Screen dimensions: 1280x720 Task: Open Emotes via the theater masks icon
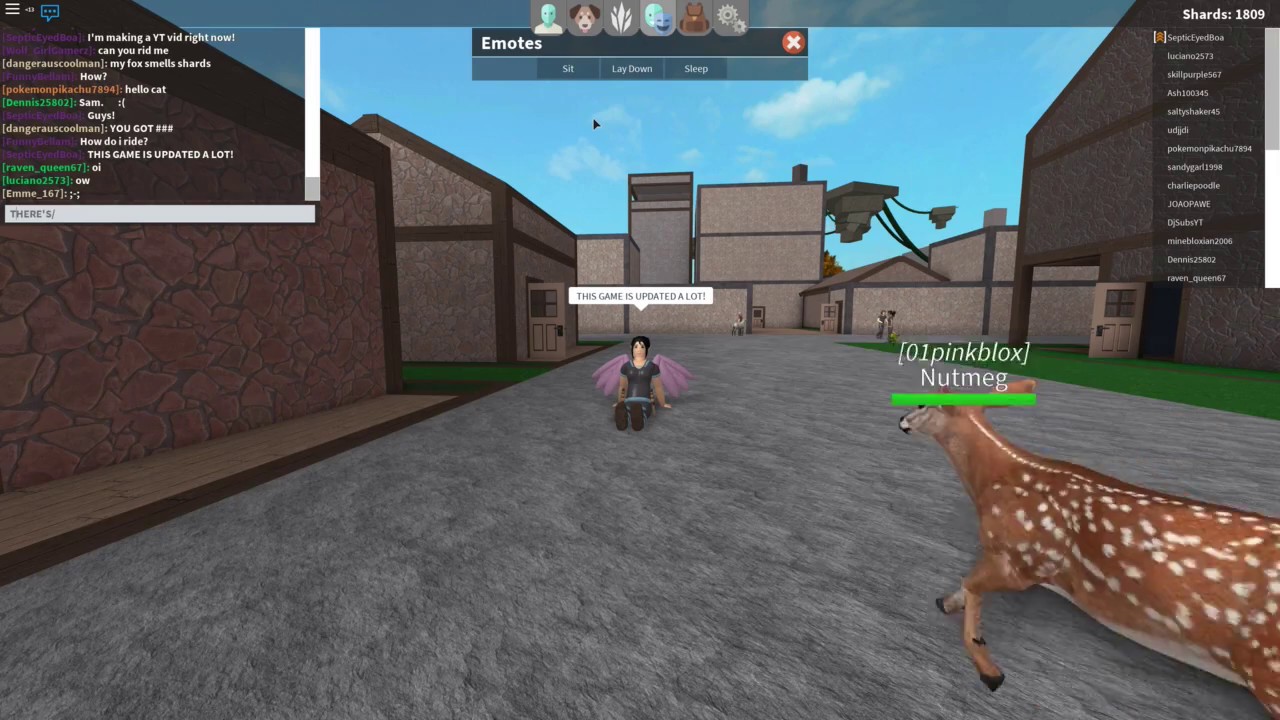coord(656,14)
